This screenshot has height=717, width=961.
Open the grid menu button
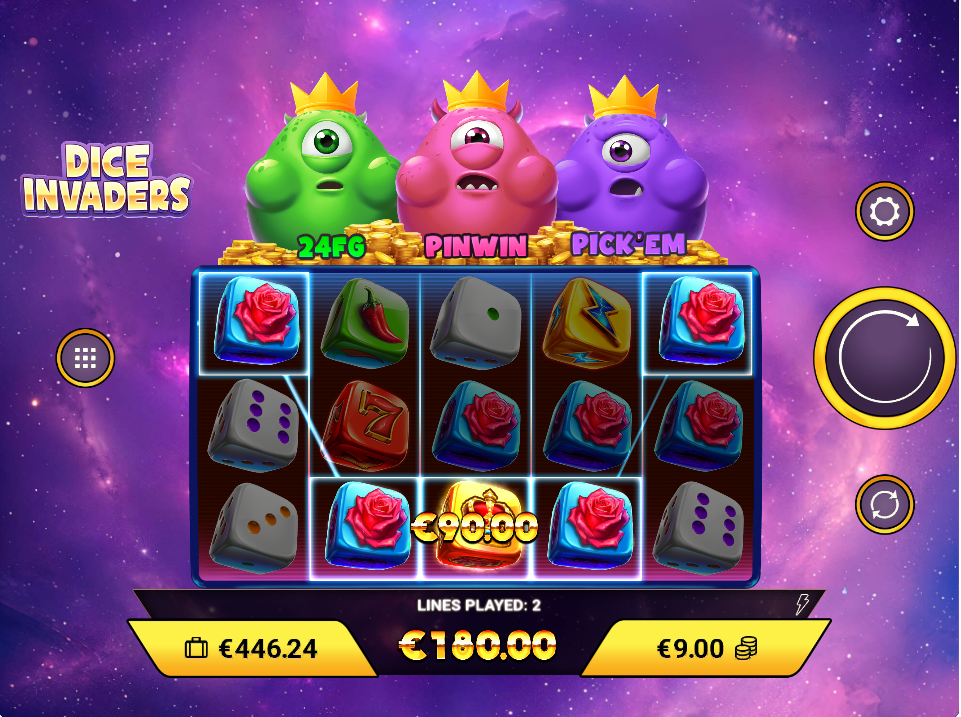pyautogui.click(x=85, y=357)
